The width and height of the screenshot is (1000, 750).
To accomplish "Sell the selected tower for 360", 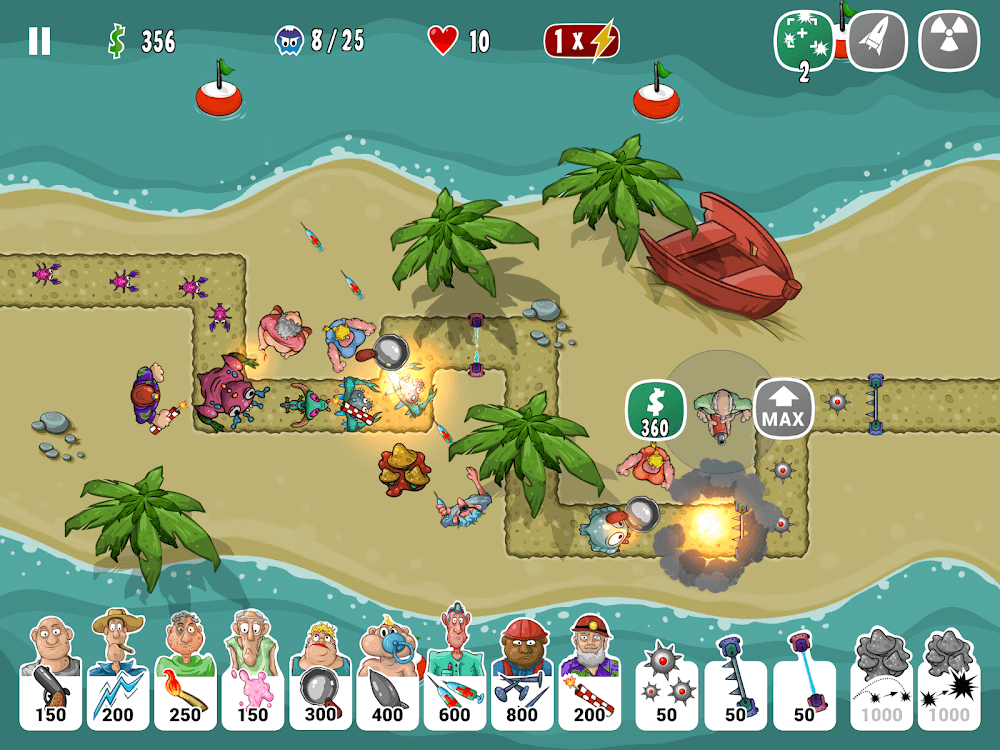I will 655,410.
